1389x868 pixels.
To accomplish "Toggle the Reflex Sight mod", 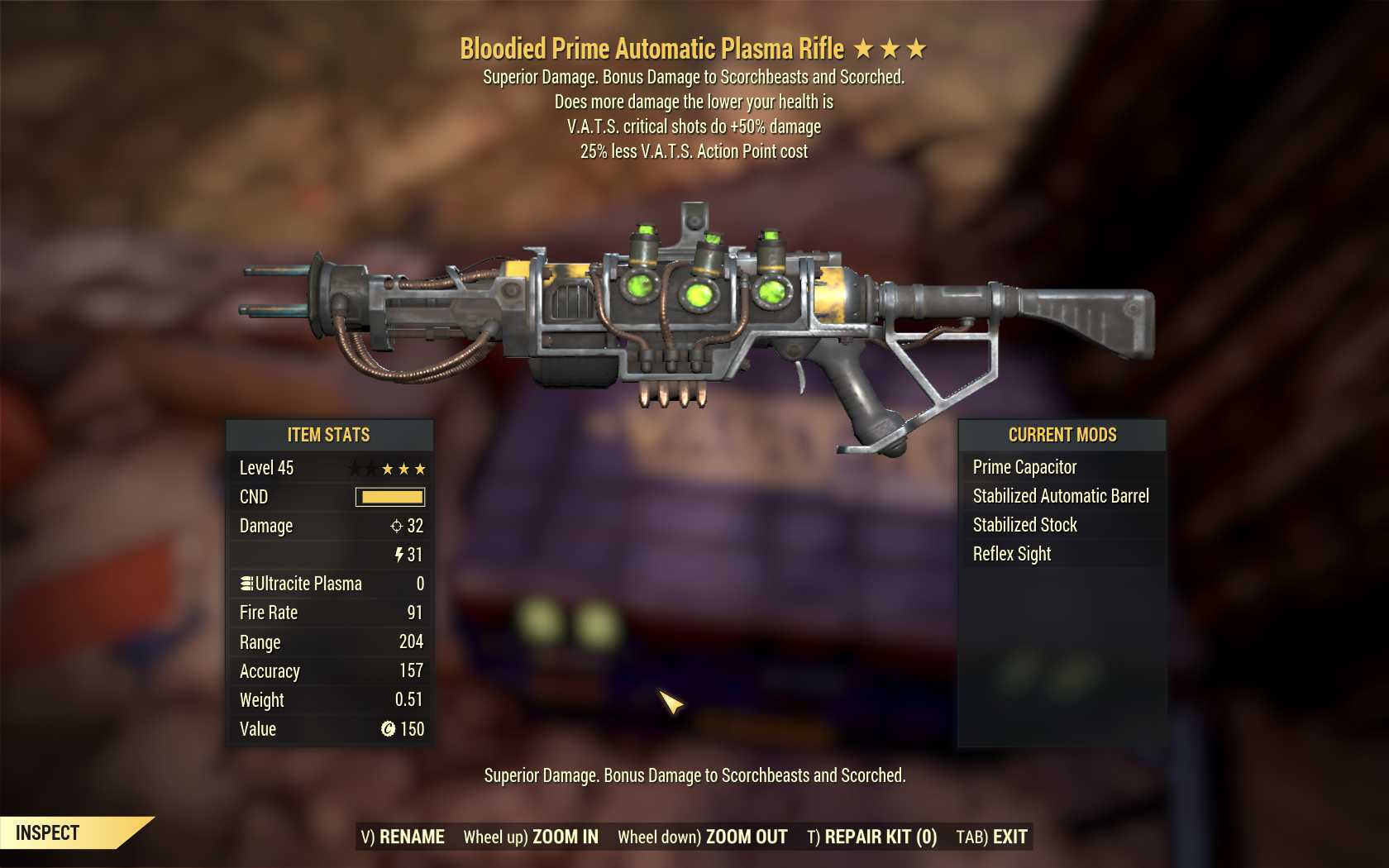I will click(1012, 554).
